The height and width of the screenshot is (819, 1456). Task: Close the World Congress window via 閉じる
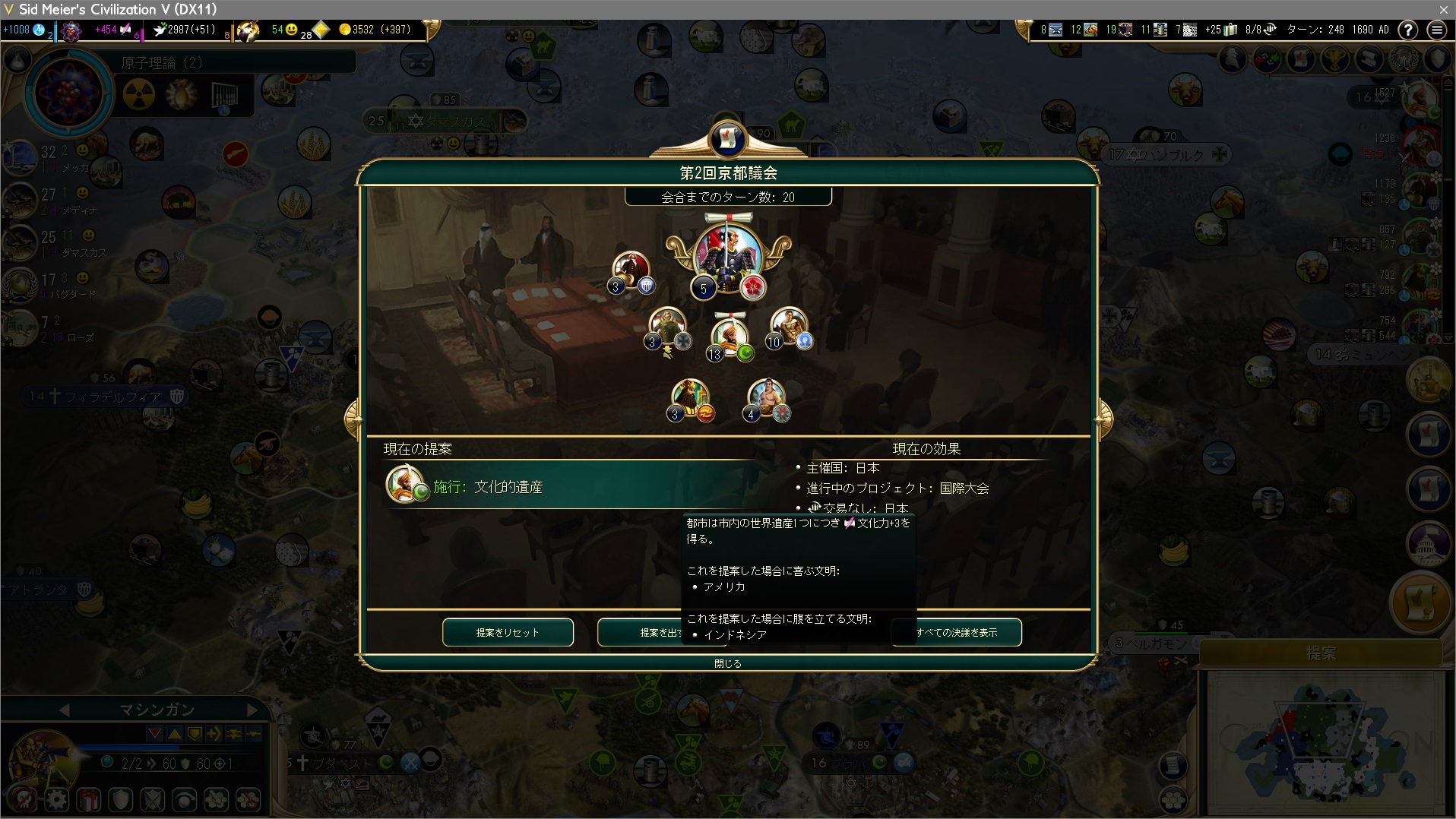727,663
